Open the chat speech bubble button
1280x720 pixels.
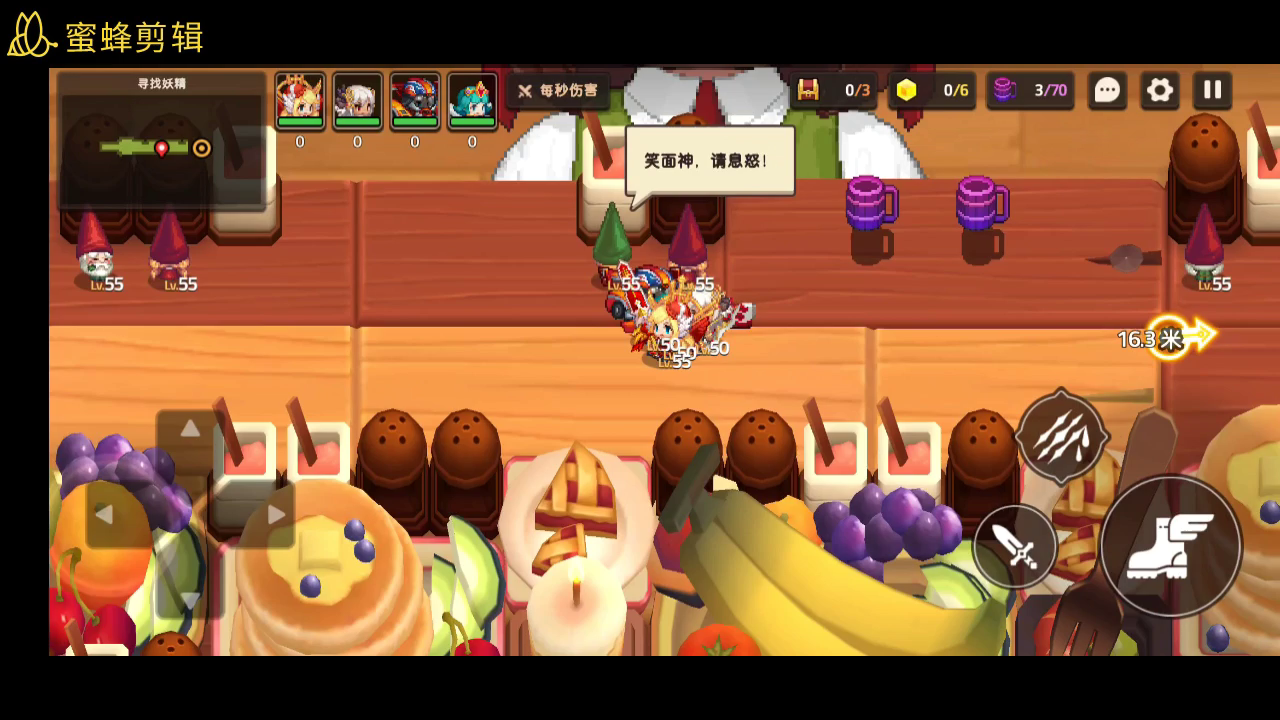tap(1107, 90)
